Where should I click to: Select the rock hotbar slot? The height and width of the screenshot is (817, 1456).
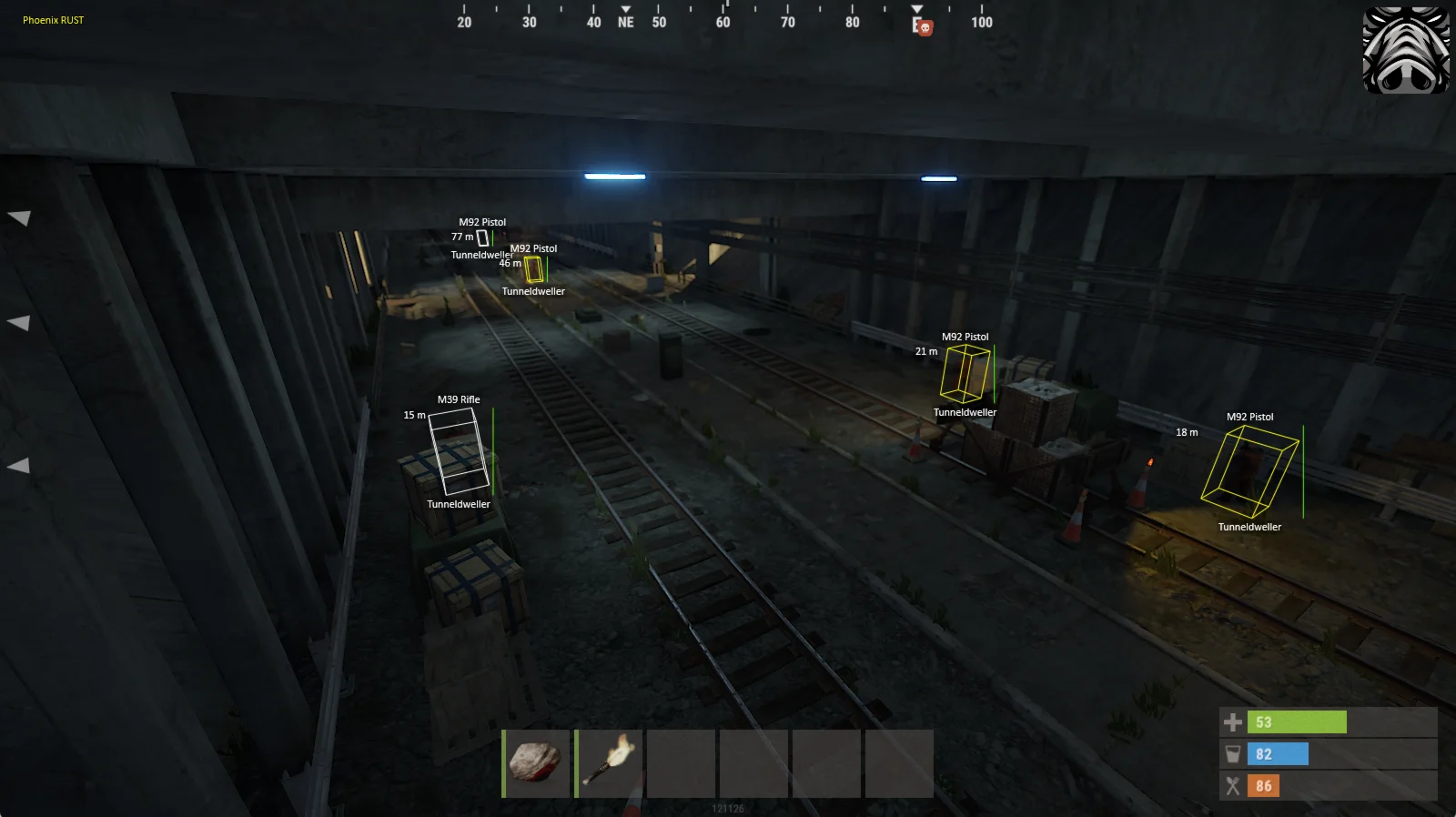536,763
